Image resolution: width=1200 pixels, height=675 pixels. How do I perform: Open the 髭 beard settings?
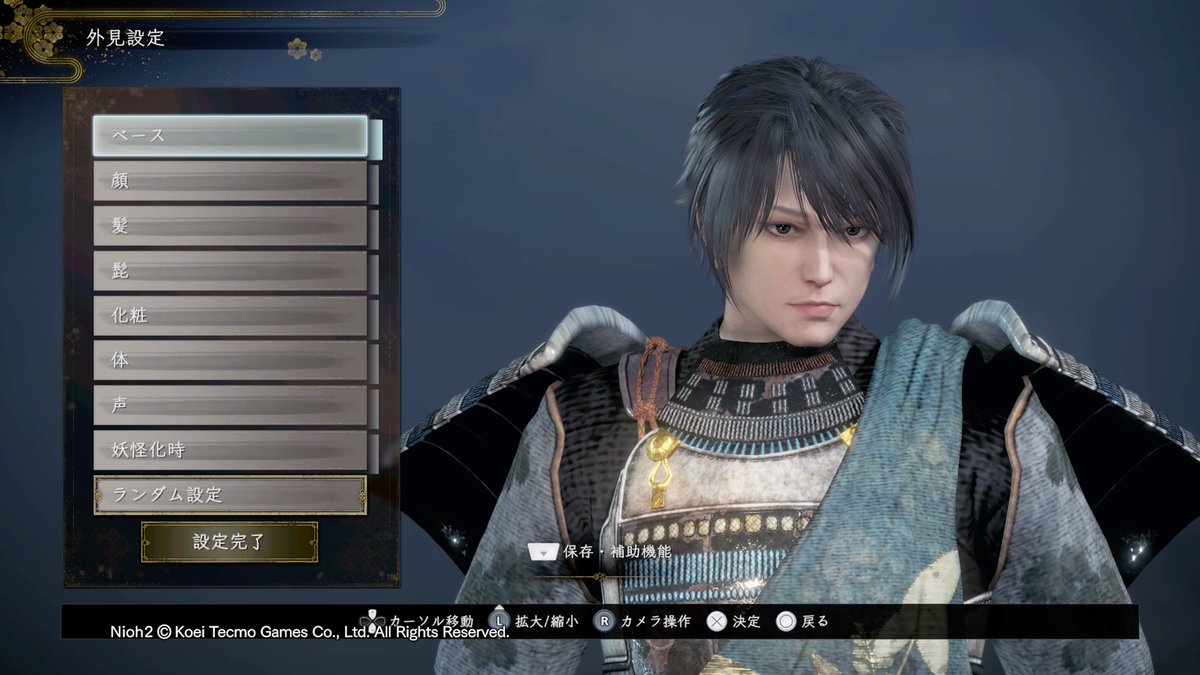coord(231,271)
